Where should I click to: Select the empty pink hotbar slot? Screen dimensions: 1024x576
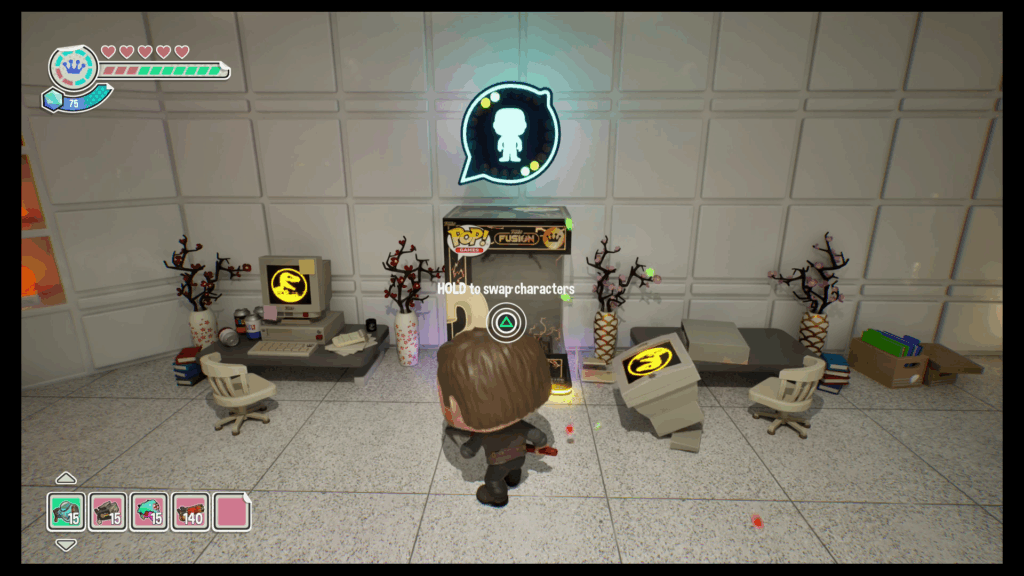point(231,511)
